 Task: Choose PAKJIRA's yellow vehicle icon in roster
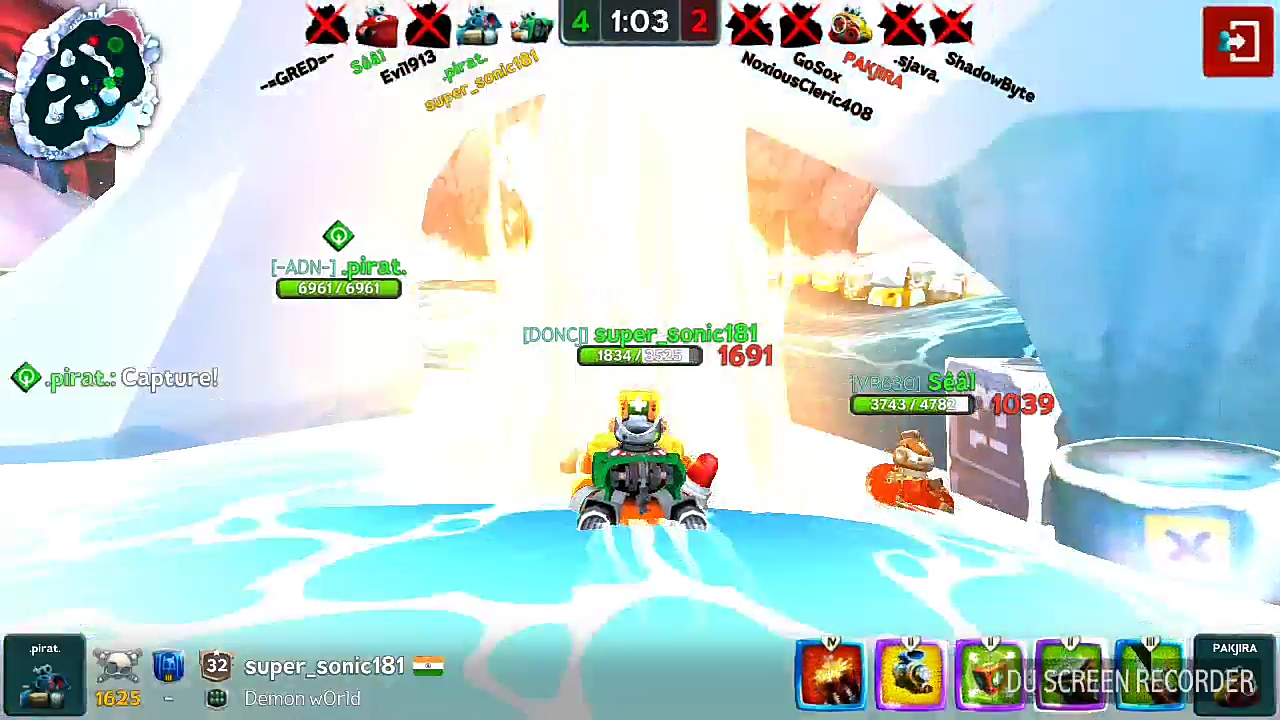tap(851, 26)
